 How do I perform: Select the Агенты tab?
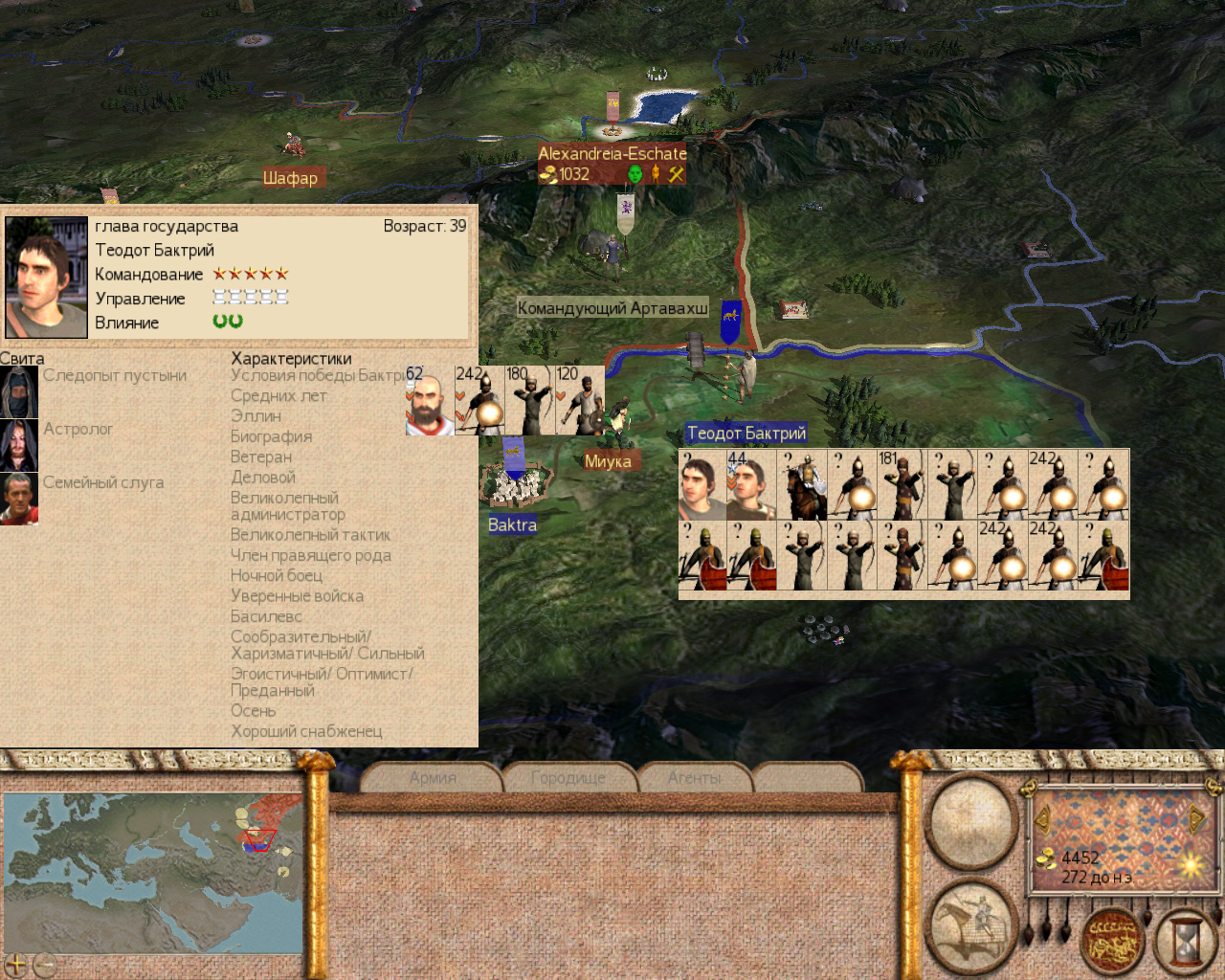[x=695, y=778]
